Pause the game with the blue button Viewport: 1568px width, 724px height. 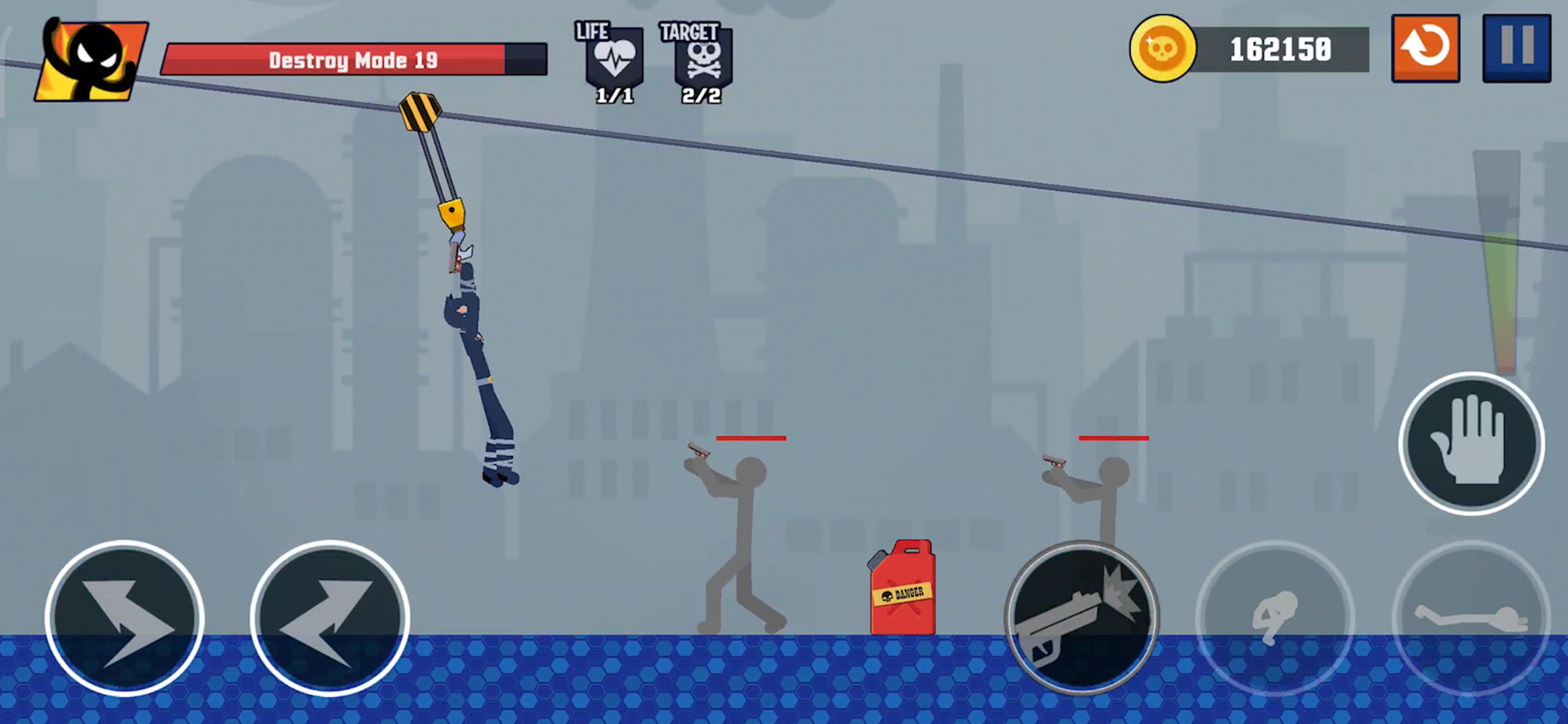point(1515,48)
